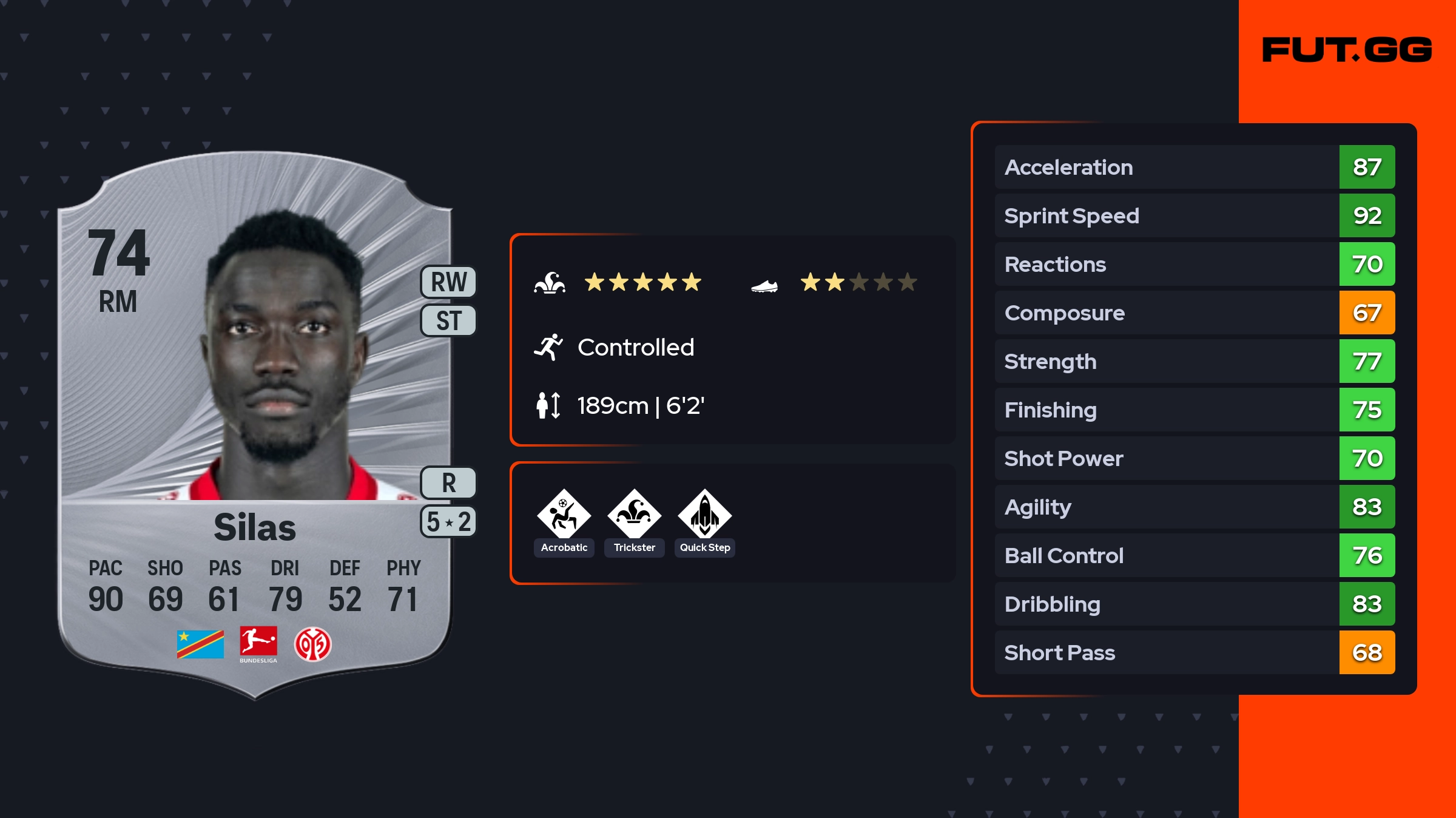Select the Acceleration stat row

coord(1195,167)
